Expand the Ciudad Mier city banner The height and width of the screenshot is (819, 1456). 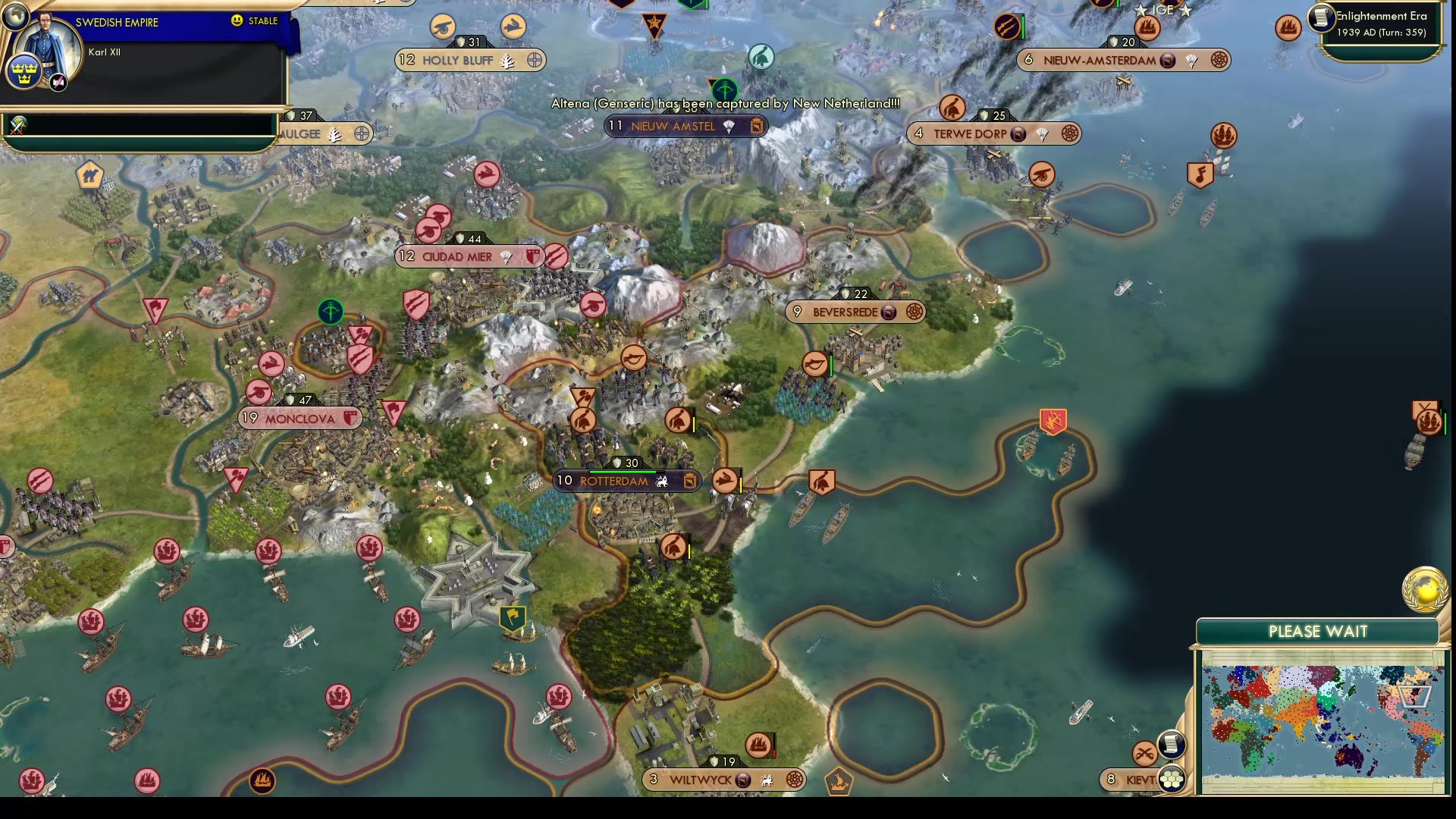pyautogui.click(x=466, y=256)
